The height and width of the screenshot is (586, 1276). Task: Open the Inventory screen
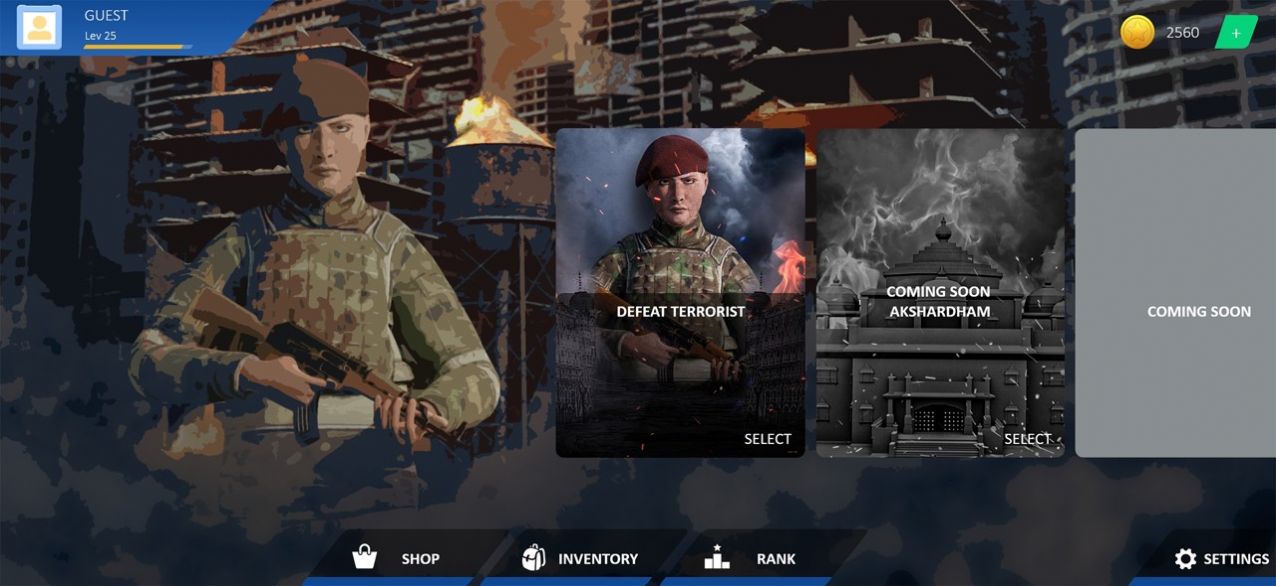coord(580,558)
